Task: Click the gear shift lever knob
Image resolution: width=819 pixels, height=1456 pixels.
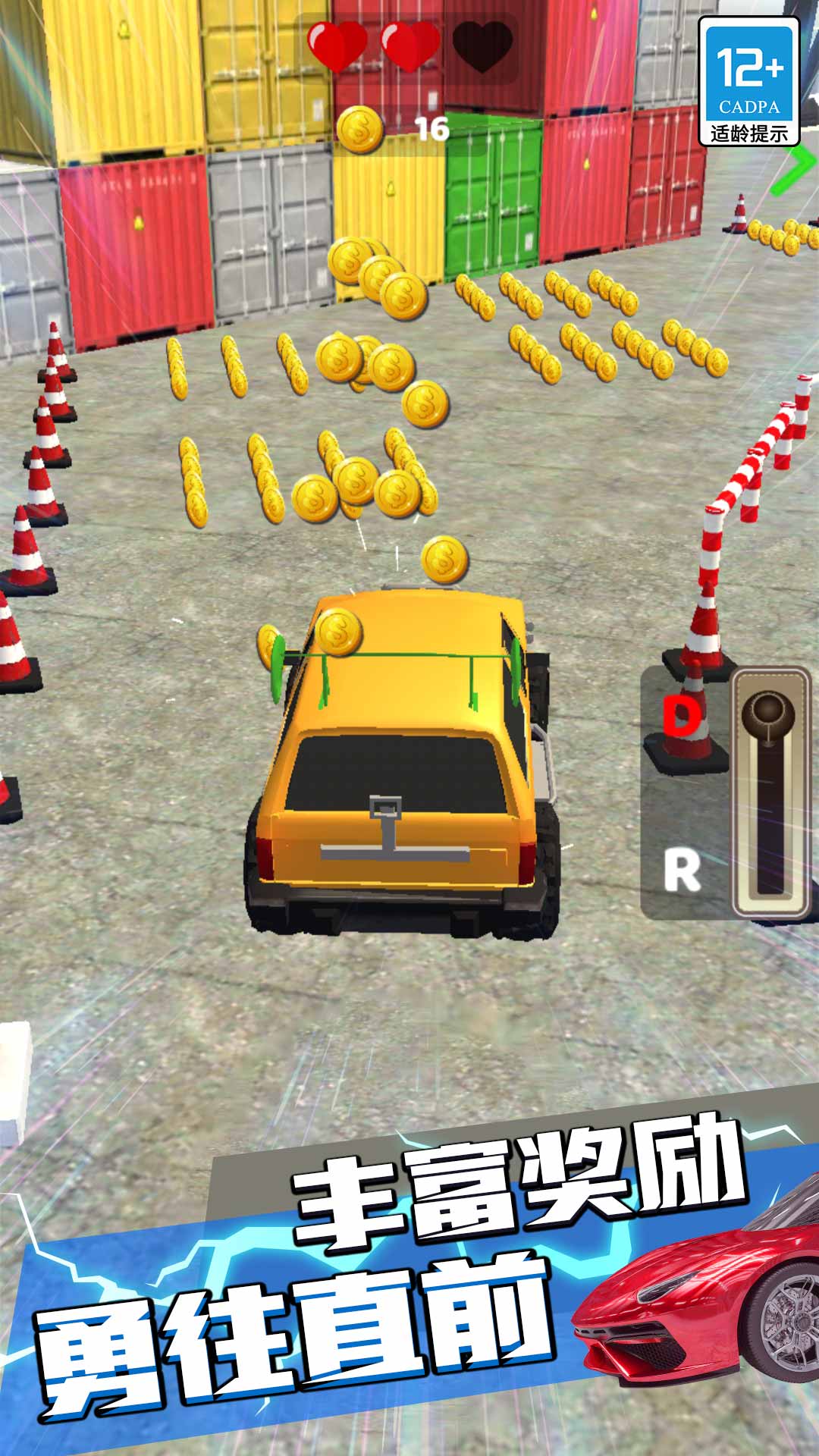Action: point(768,711)
